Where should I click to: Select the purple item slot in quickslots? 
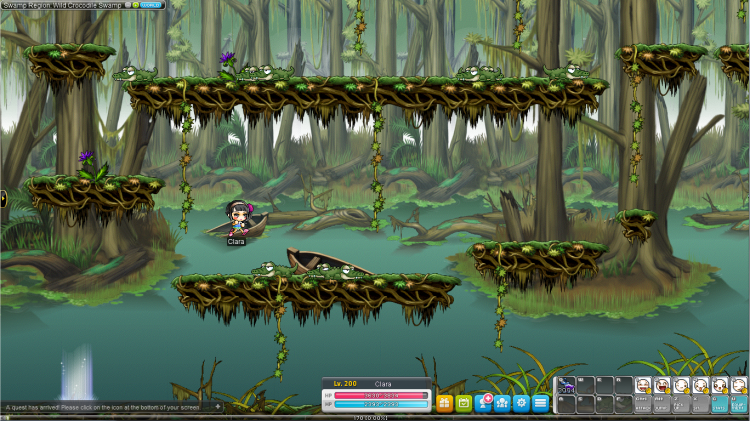pos(567,385)
